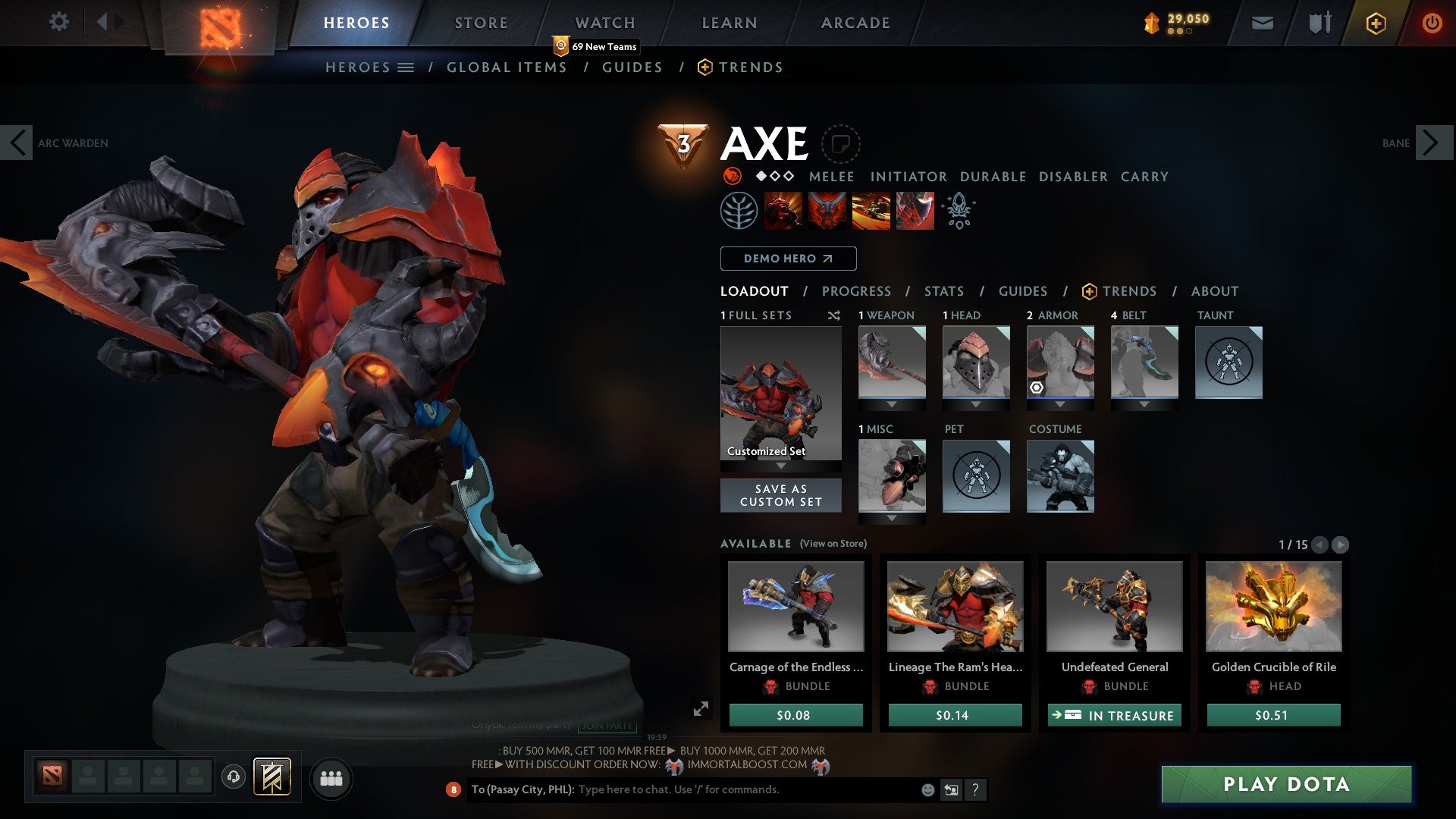Open the friends list icon near chat bar
1456x819 pixels.
(331, 777)
